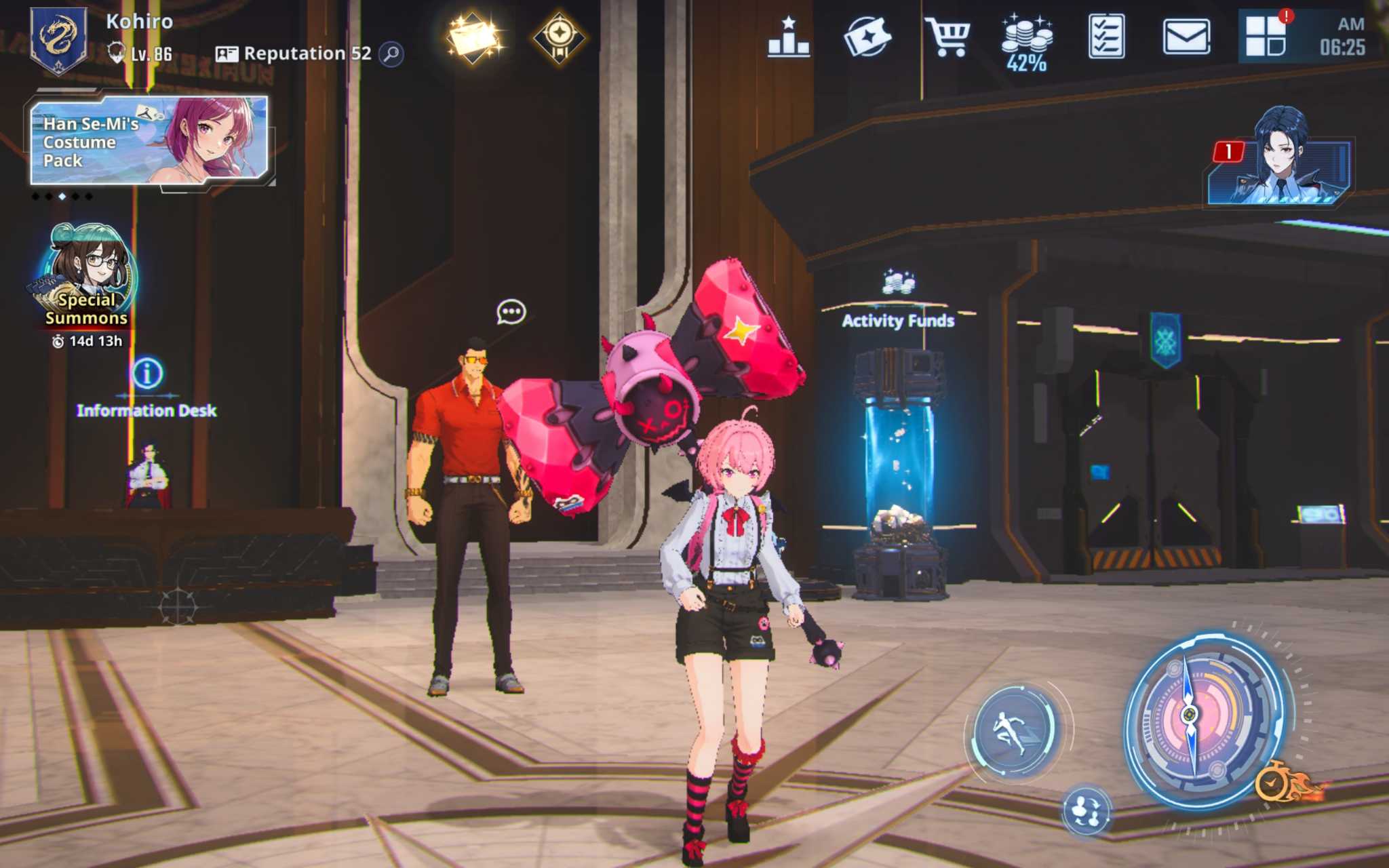Viewport: 1389px width, 868px height.
Task: Open the dark-haired character notification portrait
Action: (1279, 161)
